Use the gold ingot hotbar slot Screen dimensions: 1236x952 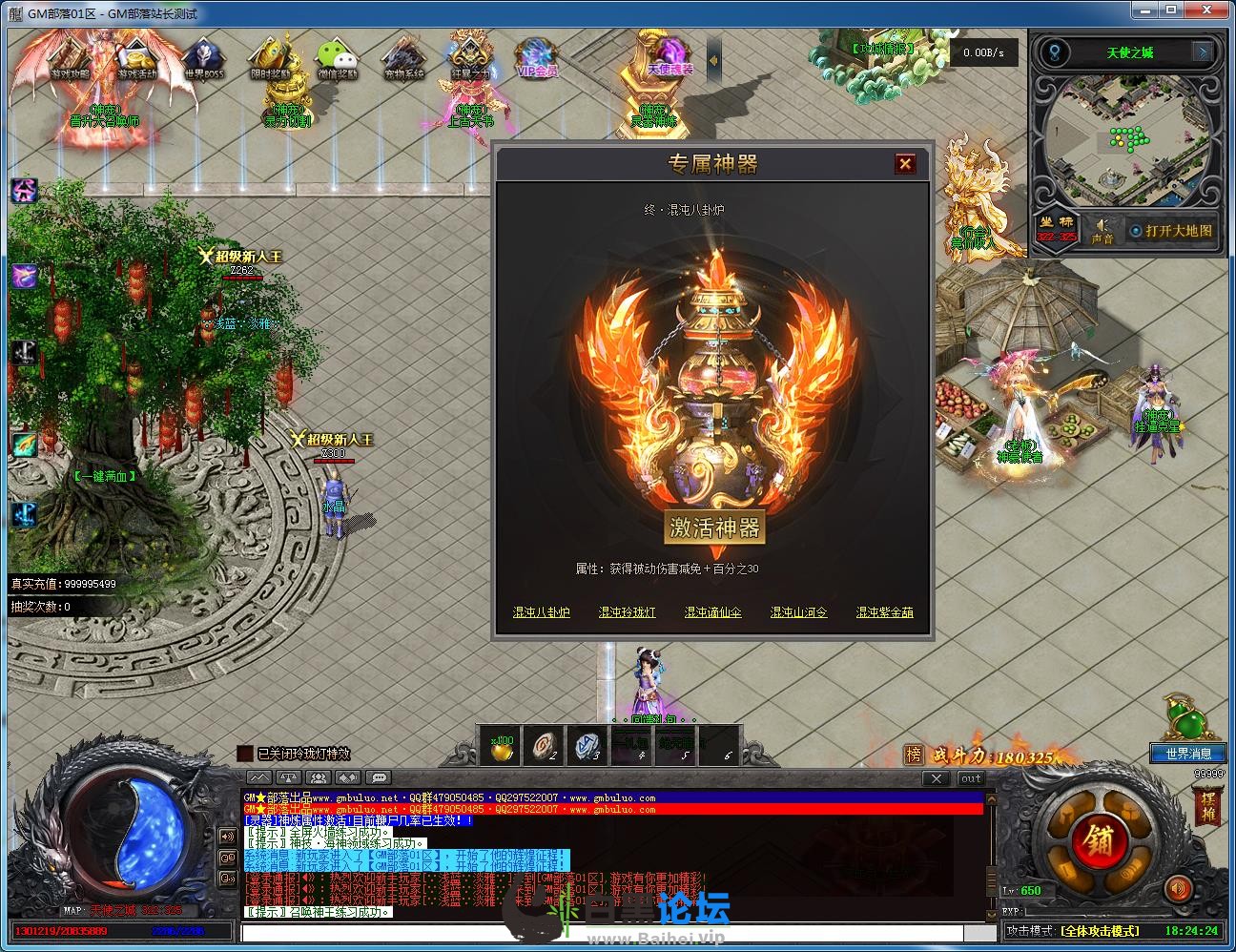tap(502, 746)
